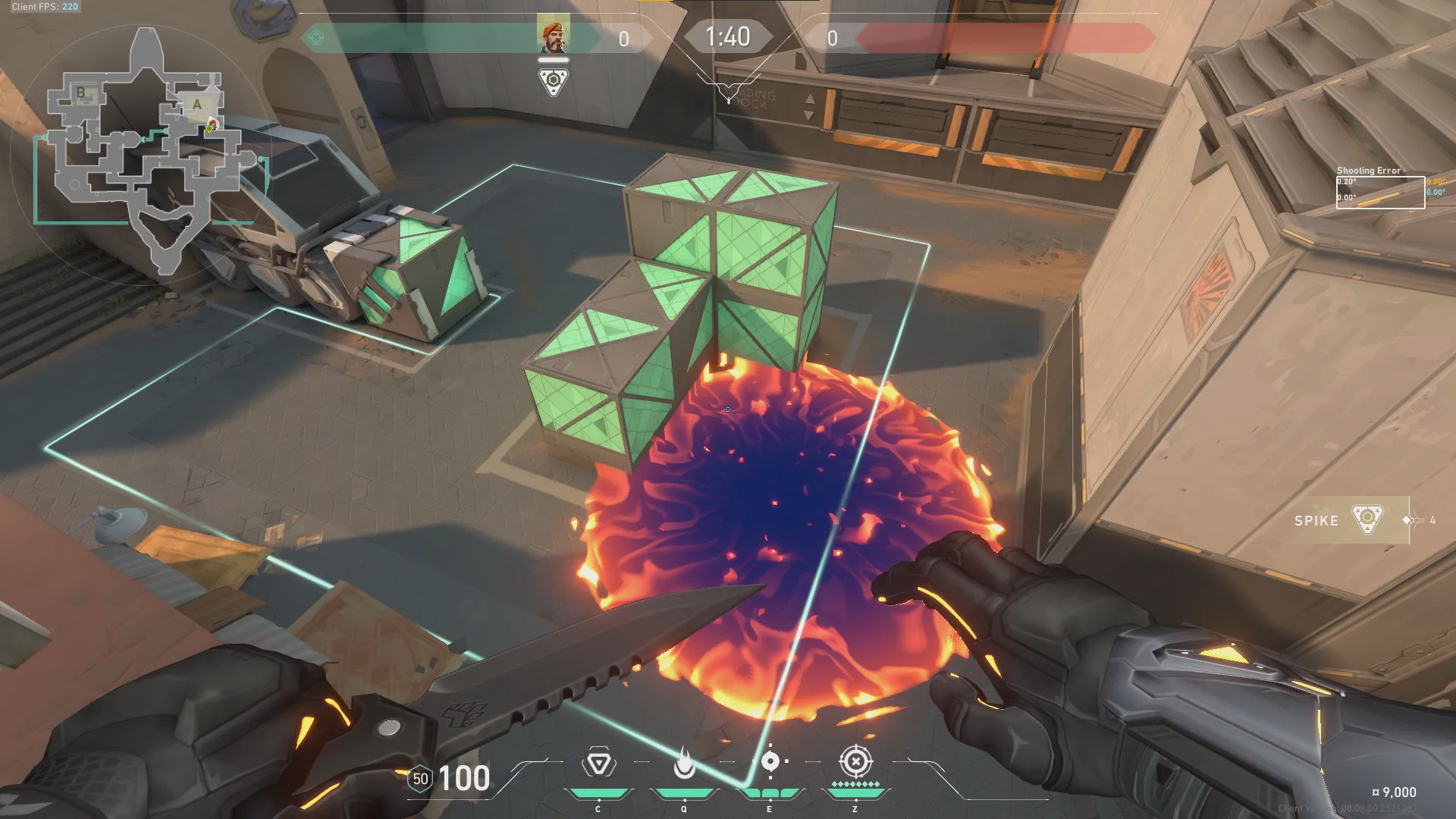The image size is (1456, 819).
Task: Click the Shooting Error graph box
Action: (x=1379, y=193)
